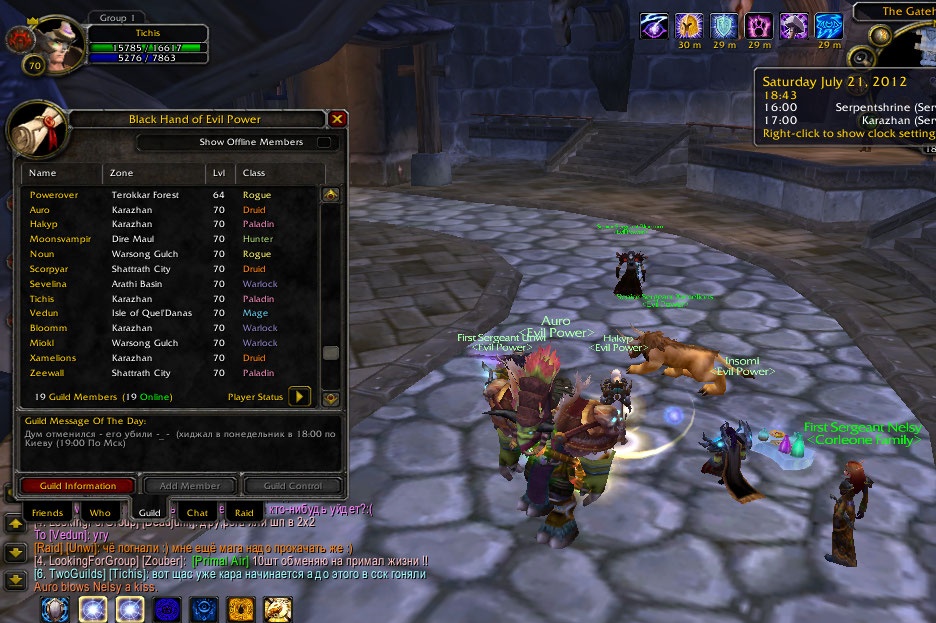
Task: Show the Raid tab
Action: click(x=244, y=513)
